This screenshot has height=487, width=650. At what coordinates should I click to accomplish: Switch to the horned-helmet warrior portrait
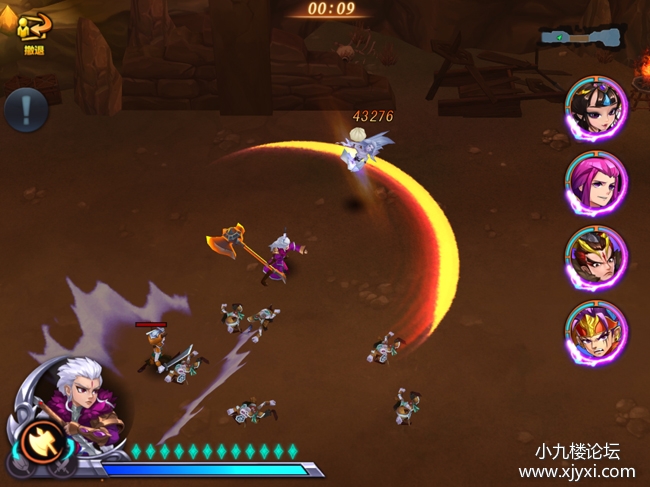coord(597,257)
